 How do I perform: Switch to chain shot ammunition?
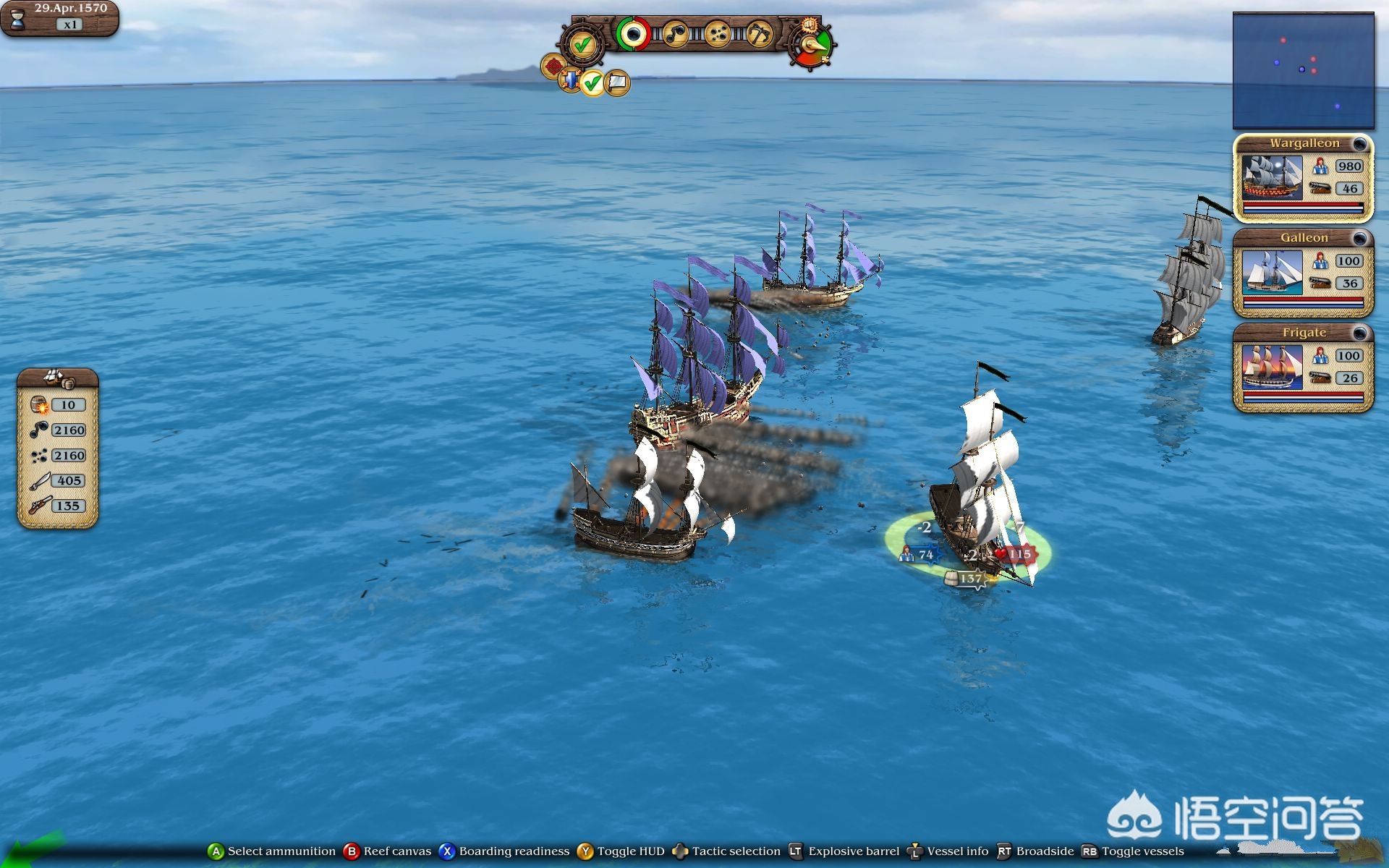[x=676, y=33]
